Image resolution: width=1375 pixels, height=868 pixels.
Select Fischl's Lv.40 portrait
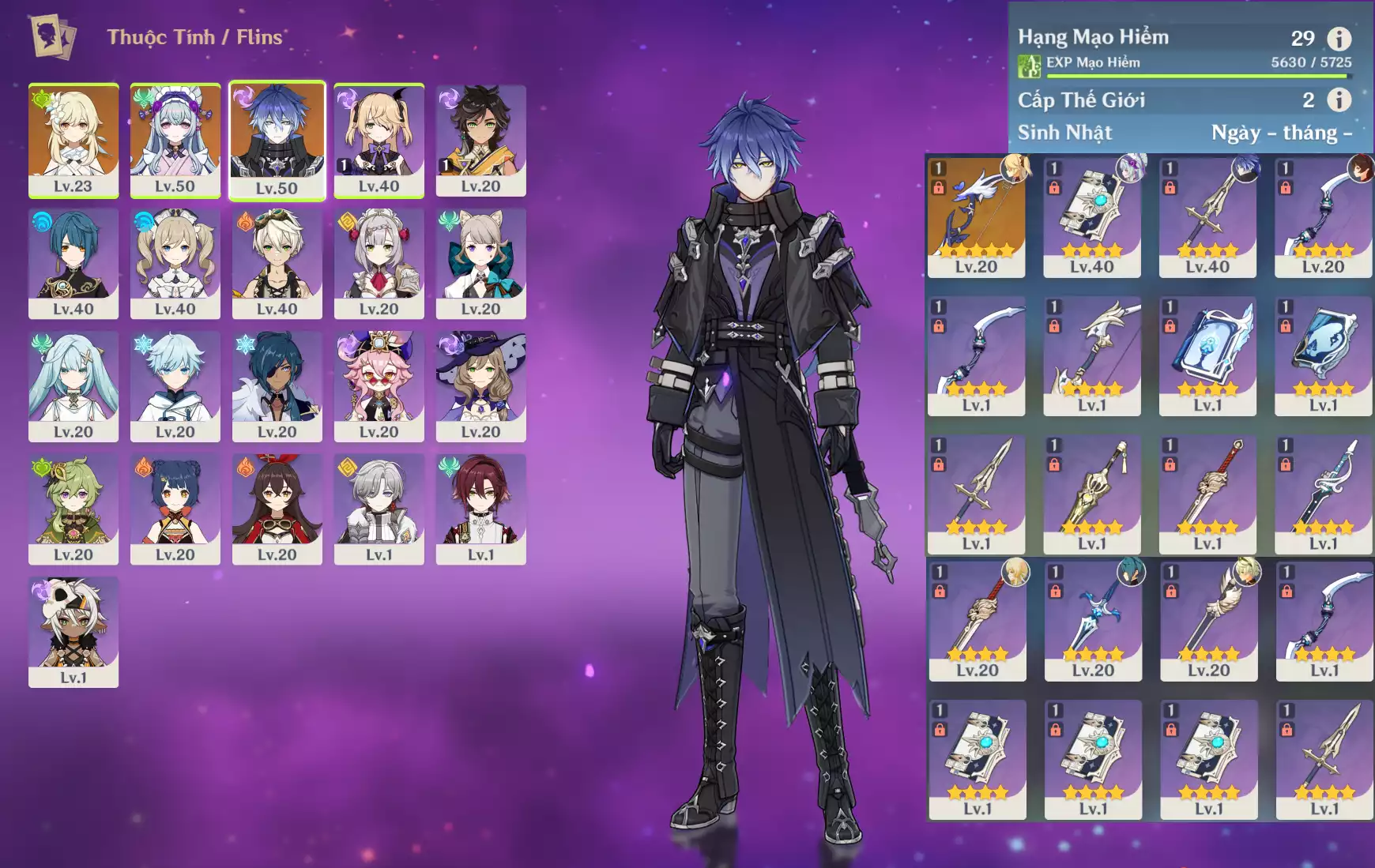(379, 140)
